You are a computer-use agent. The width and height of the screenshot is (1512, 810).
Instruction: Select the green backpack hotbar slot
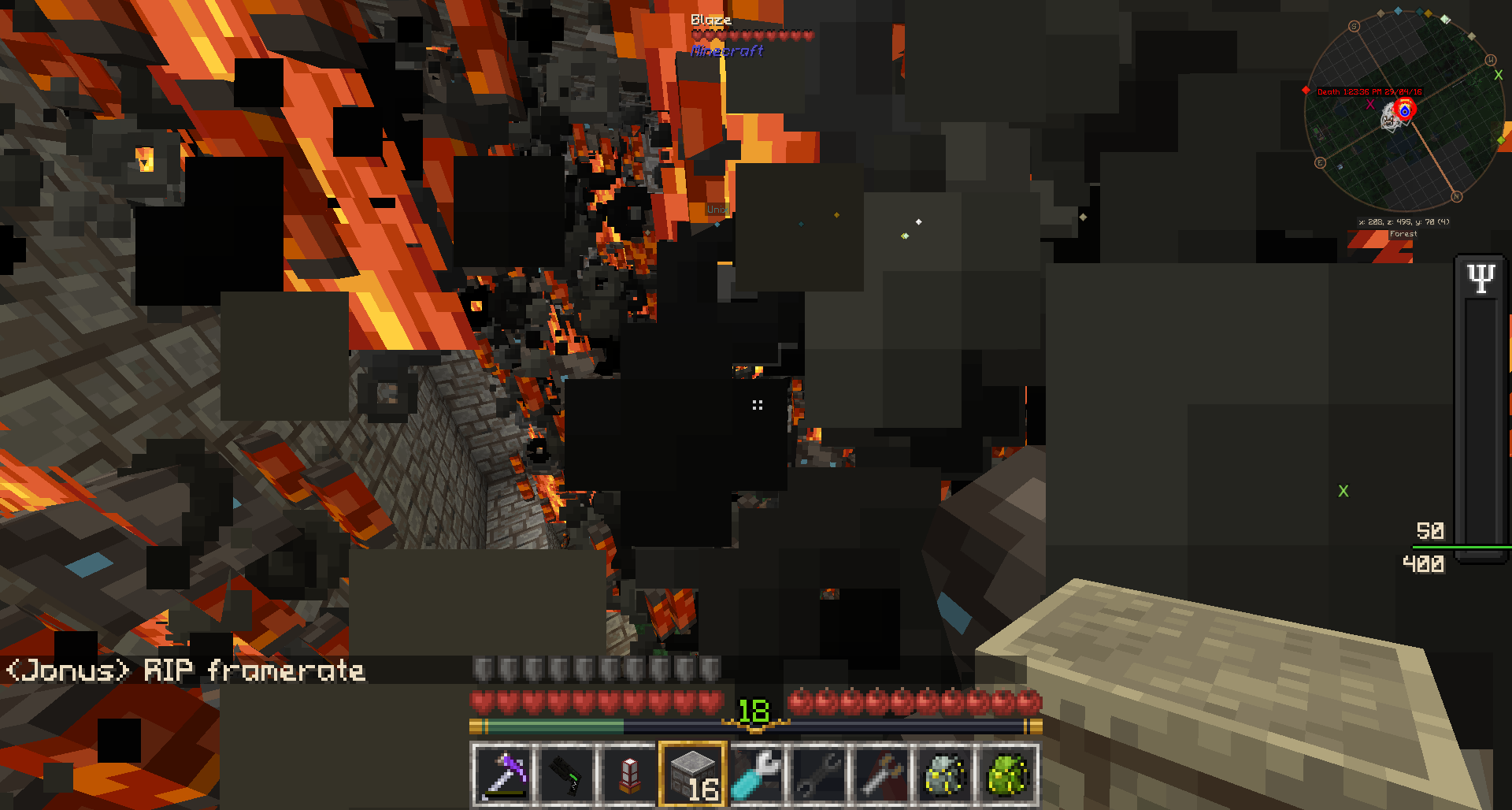click(x=1007, y=774)
